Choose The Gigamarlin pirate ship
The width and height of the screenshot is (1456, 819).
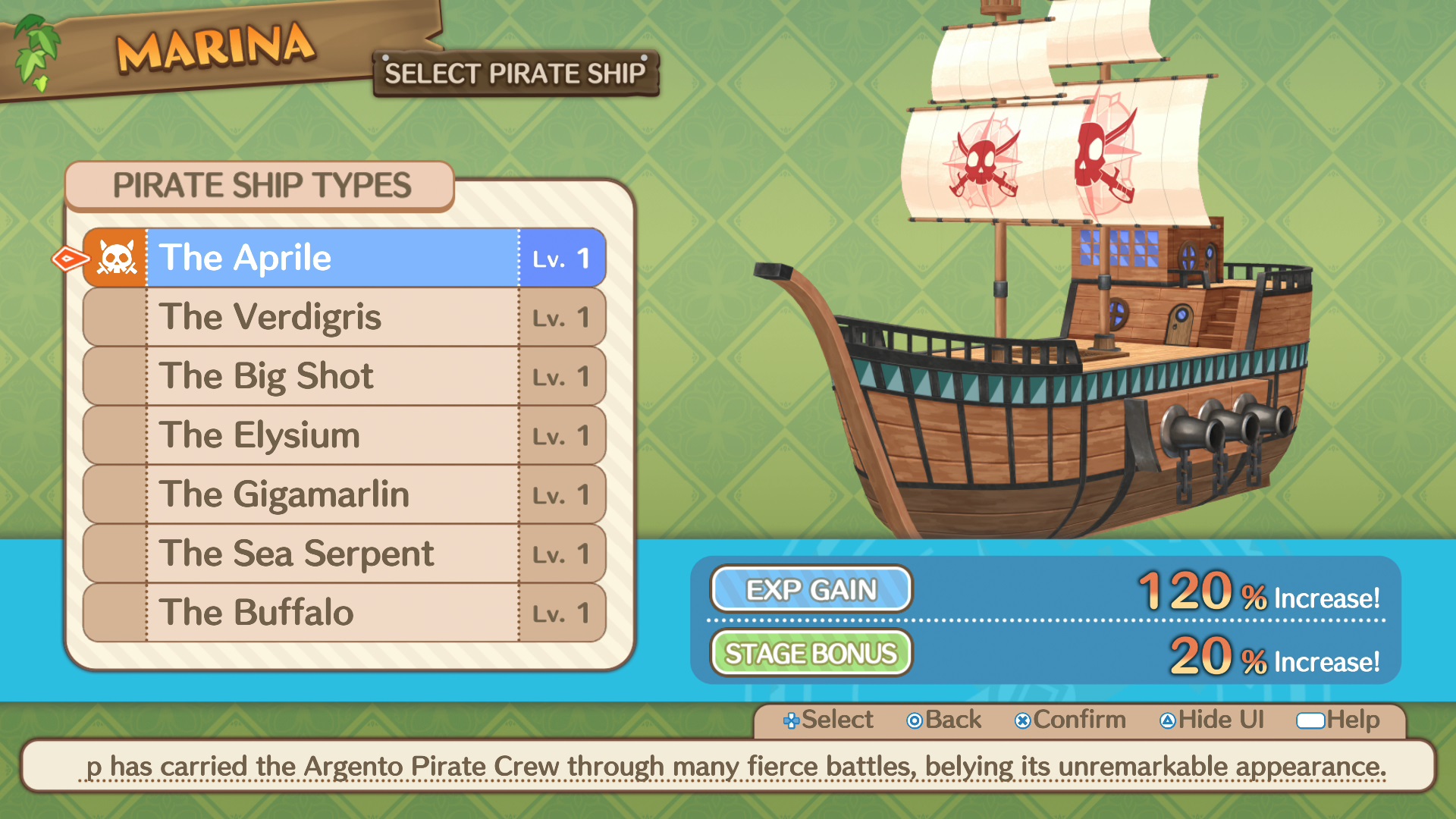334,494
